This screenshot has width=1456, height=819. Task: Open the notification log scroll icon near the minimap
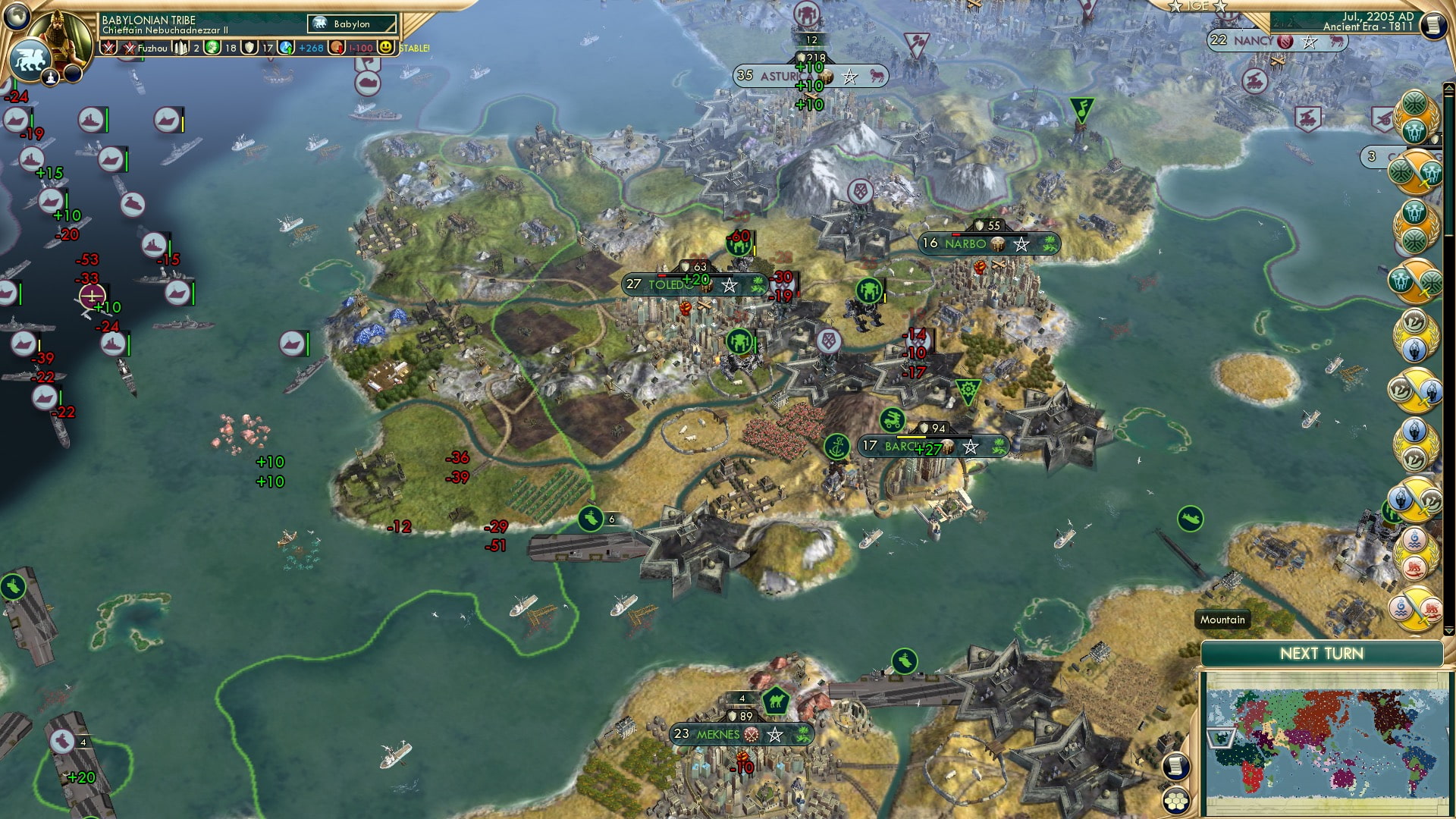(x=1176, y=768)
